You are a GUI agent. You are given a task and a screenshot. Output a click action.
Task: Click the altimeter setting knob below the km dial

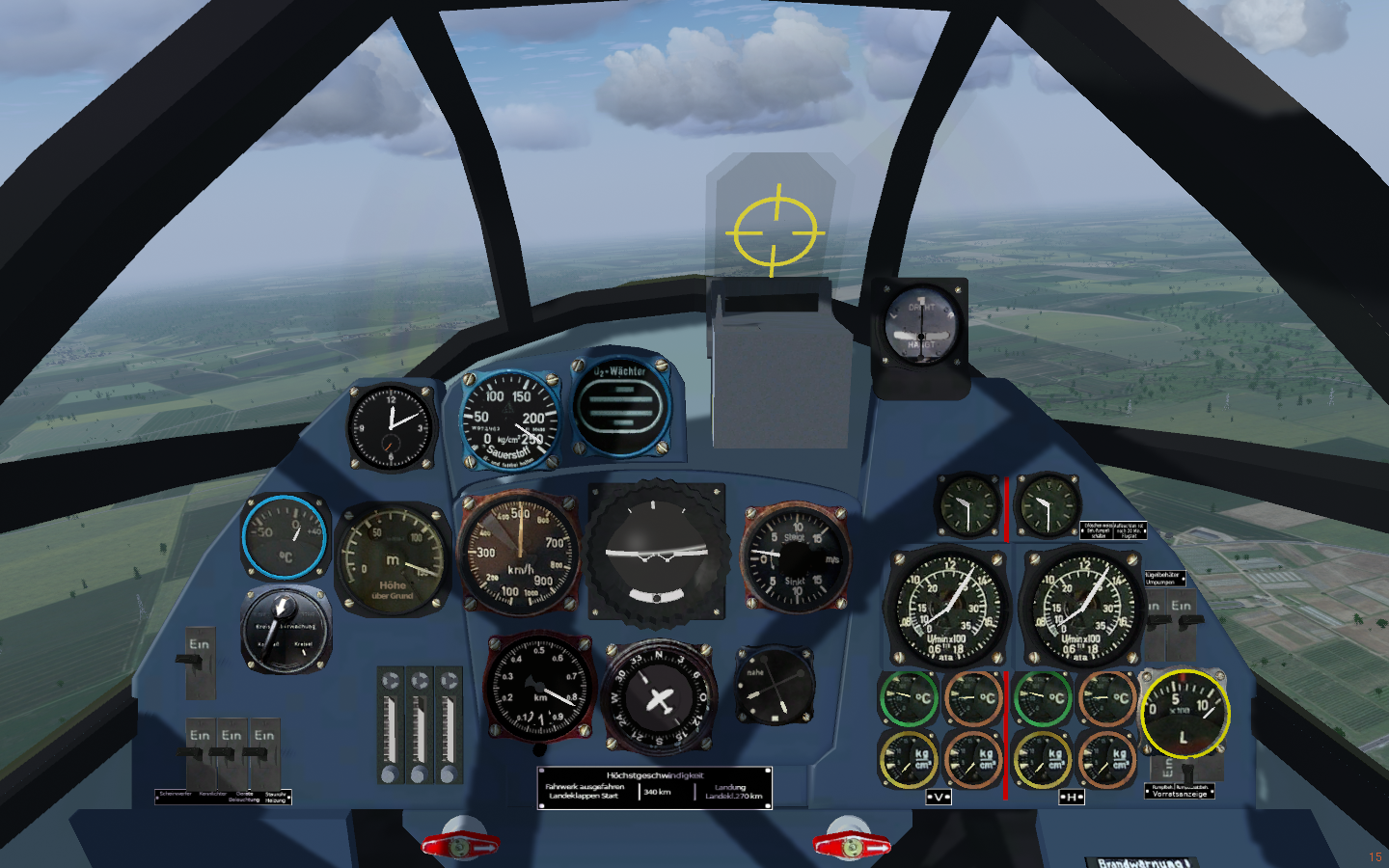click(x=539, y=748)
